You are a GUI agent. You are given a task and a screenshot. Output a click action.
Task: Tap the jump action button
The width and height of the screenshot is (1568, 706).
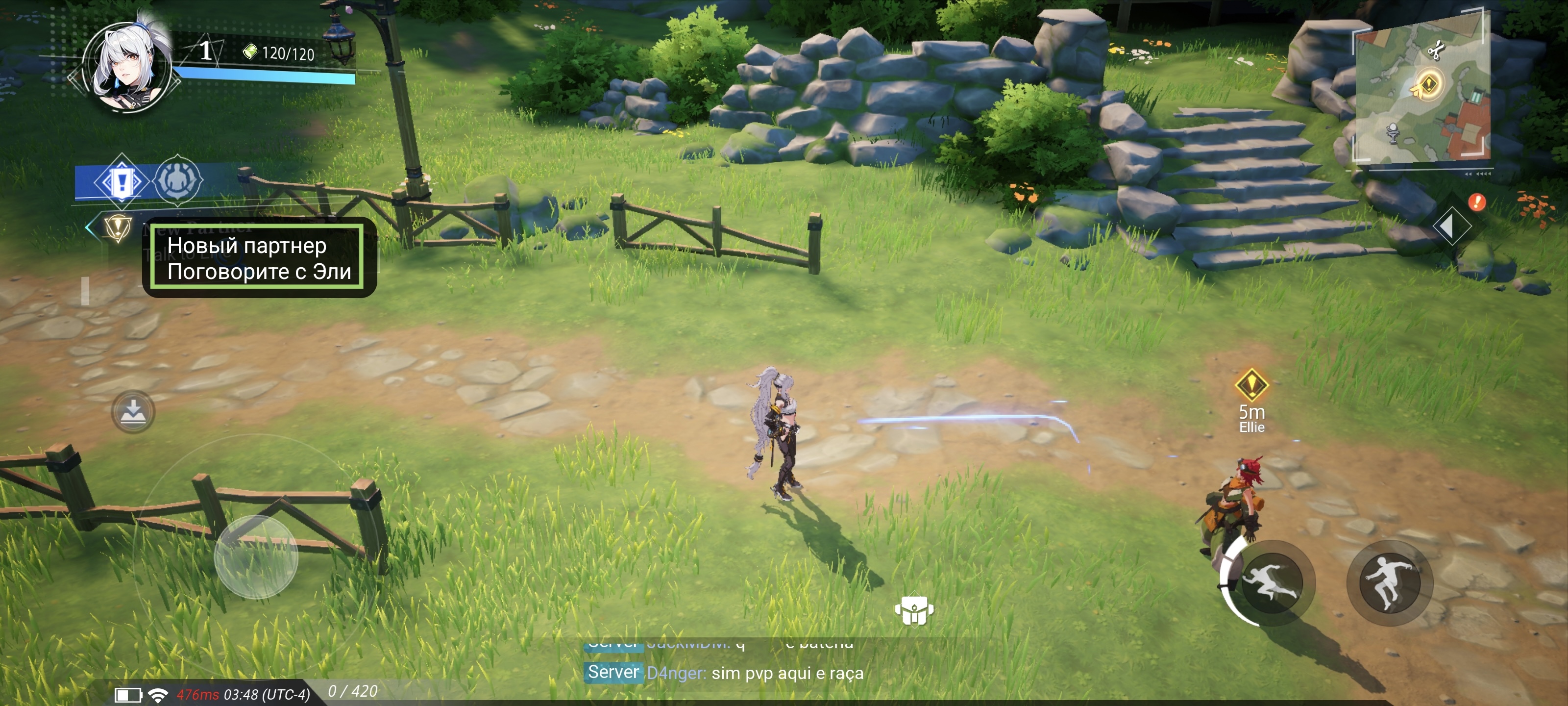(1390, 582)
